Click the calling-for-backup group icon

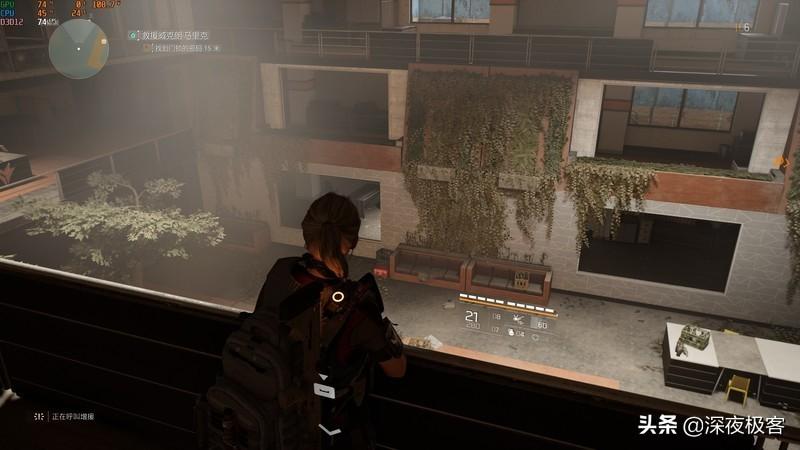pyautogui.click(x=37, y=415)
